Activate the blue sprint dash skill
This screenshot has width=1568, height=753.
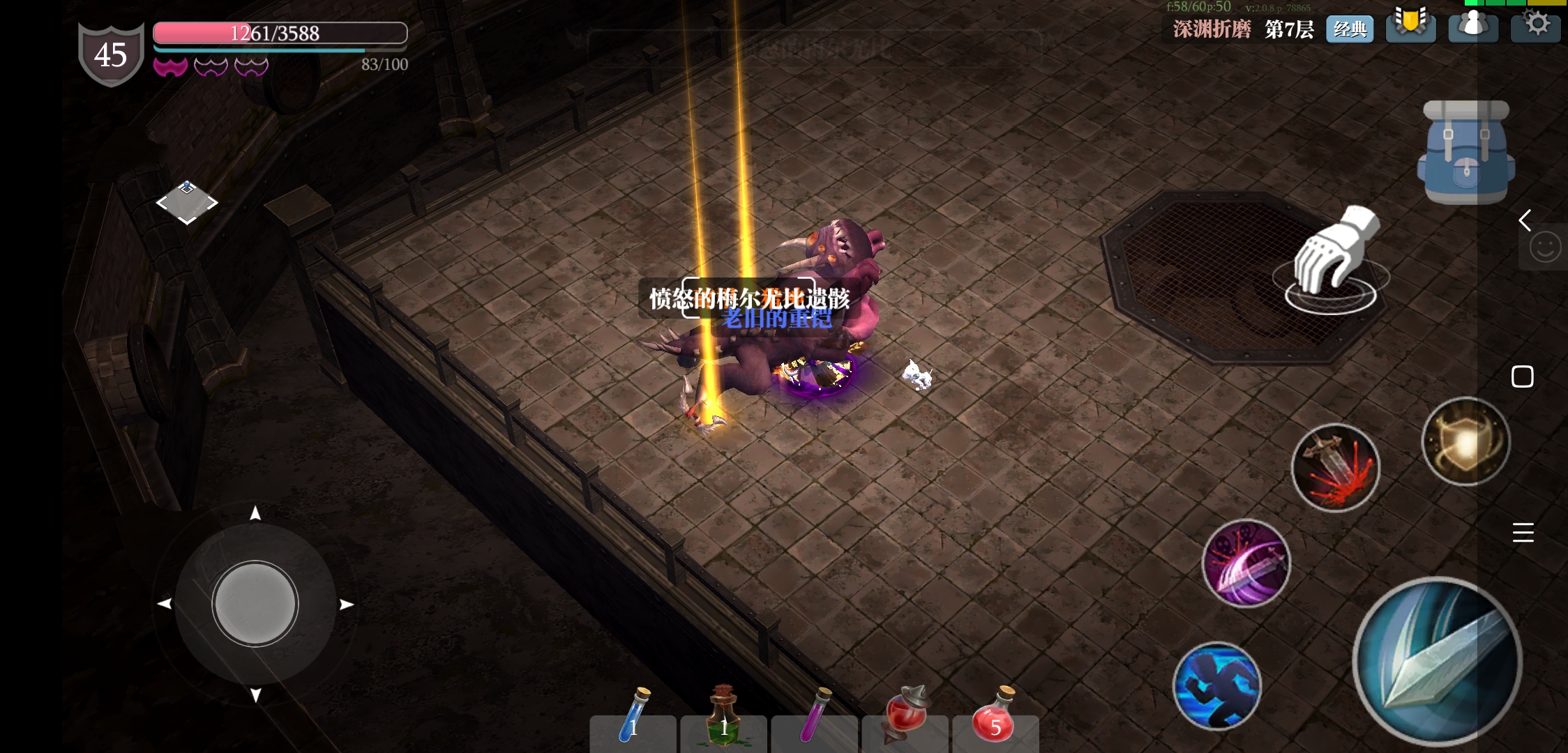[1217, 686]
